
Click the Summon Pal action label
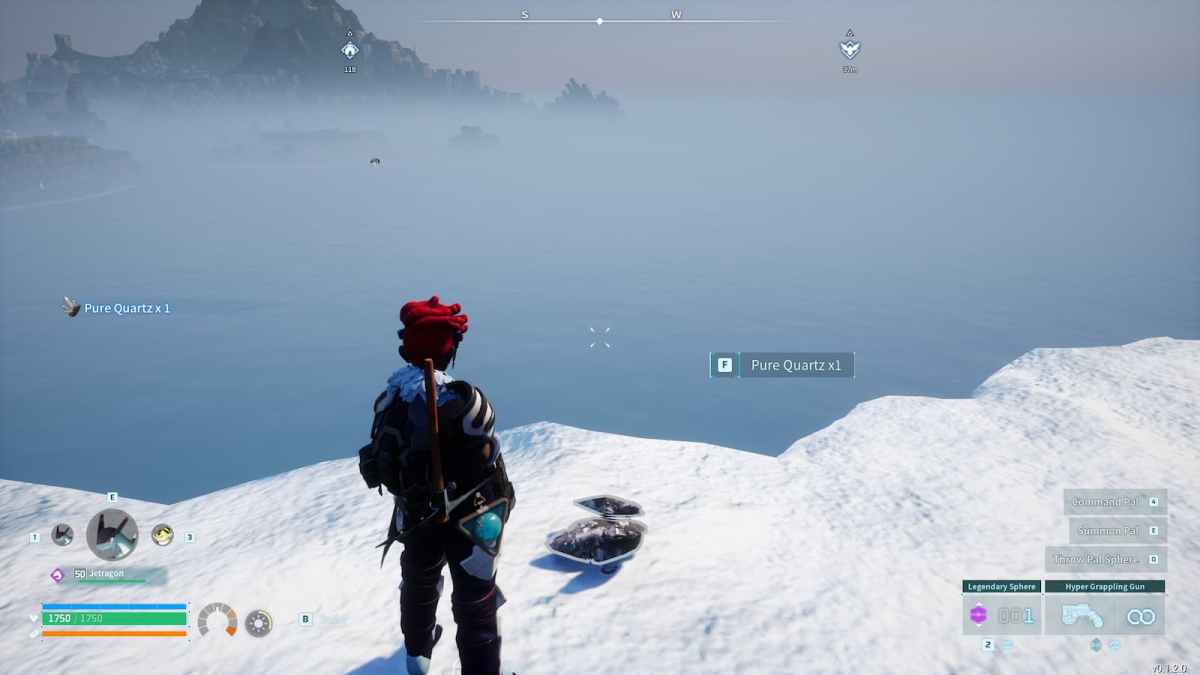point(1109,531)
